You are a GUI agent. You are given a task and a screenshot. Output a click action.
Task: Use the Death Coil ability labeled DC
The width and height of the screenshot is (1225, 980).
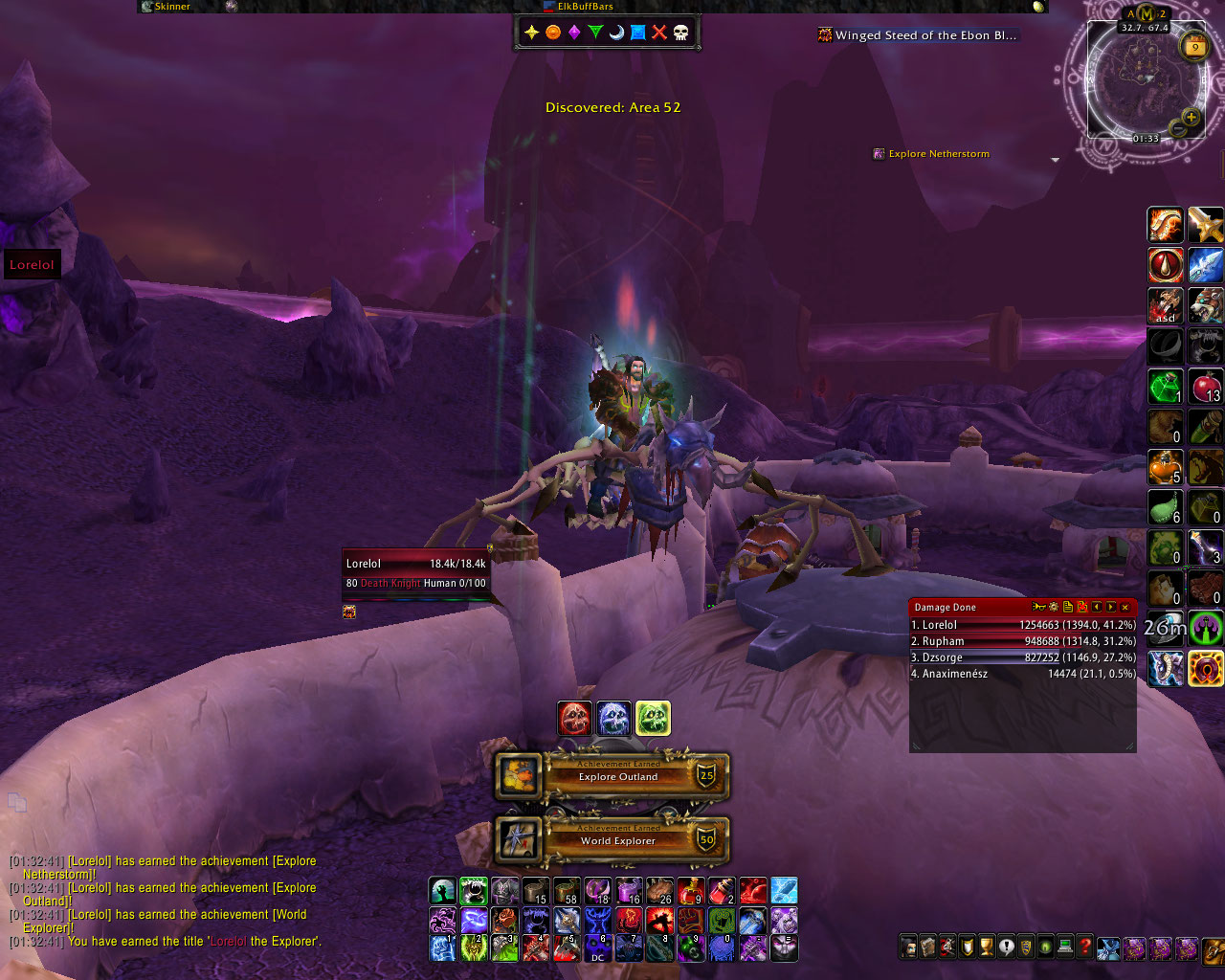click(598, 948)
